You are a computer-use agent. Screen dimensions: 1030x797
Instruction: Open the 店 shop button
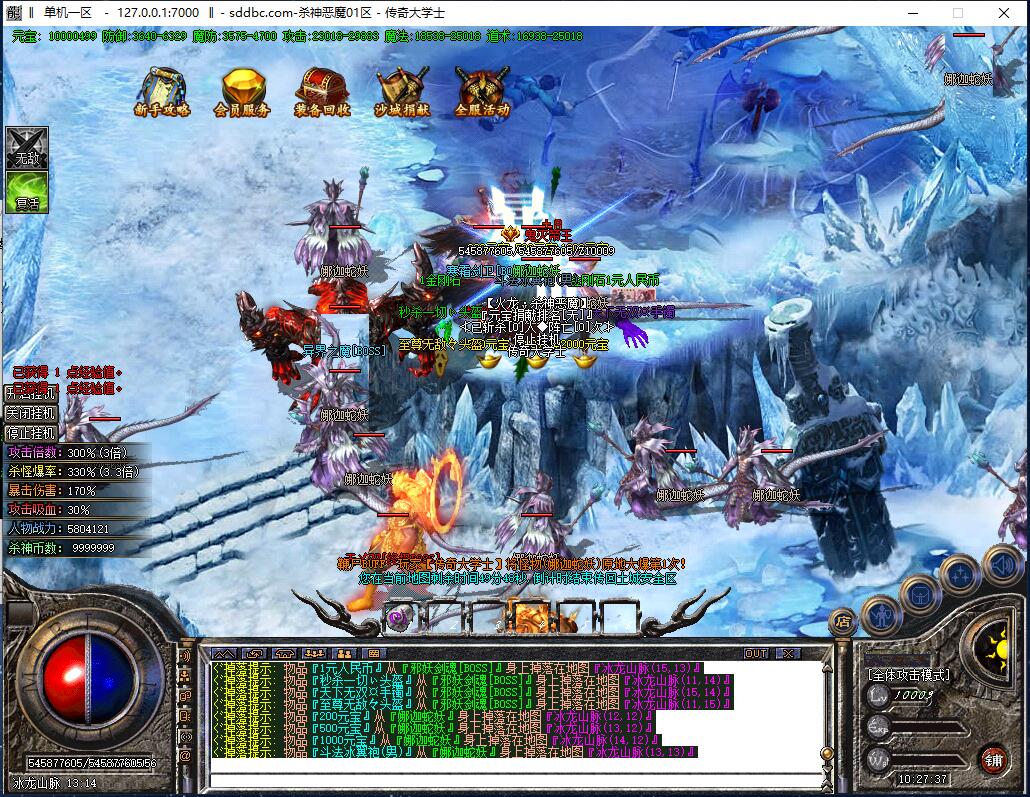(843, 621)
